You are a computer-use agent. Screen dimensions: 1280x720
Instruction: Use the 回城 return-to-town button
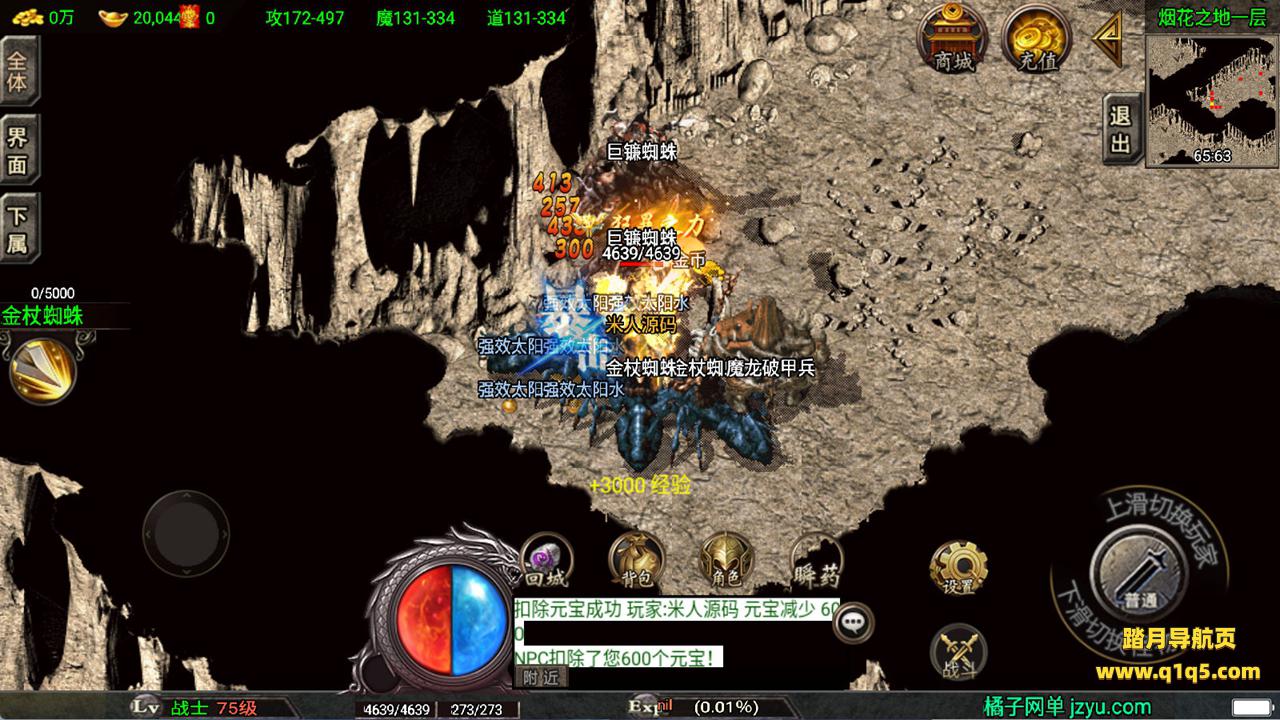pos(545,562)
